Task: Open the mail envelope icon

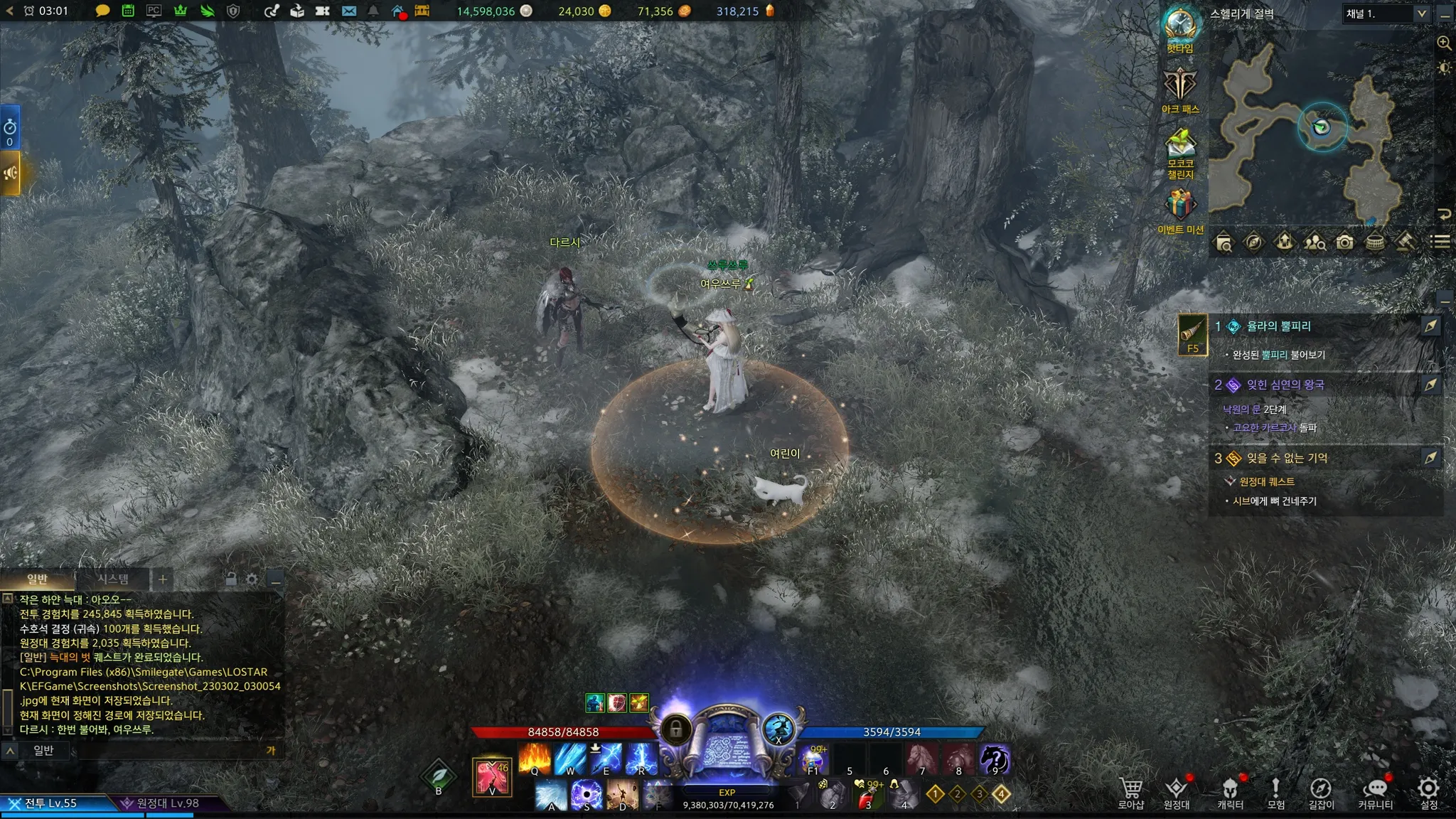Action: coord(349,11)
